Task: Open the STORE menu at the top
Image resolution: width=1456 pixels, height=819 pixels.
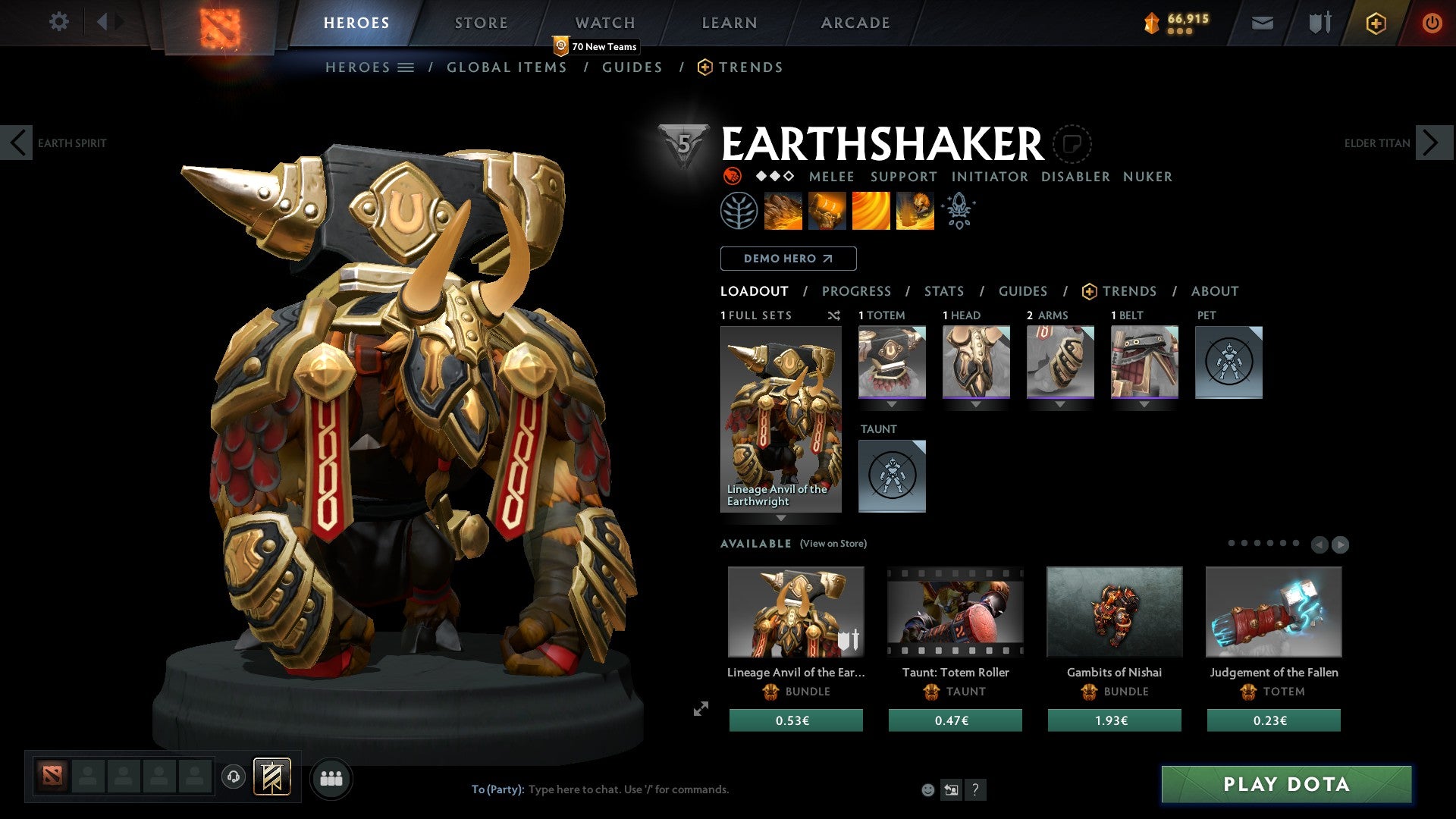Action: click(x=481, y=22)
